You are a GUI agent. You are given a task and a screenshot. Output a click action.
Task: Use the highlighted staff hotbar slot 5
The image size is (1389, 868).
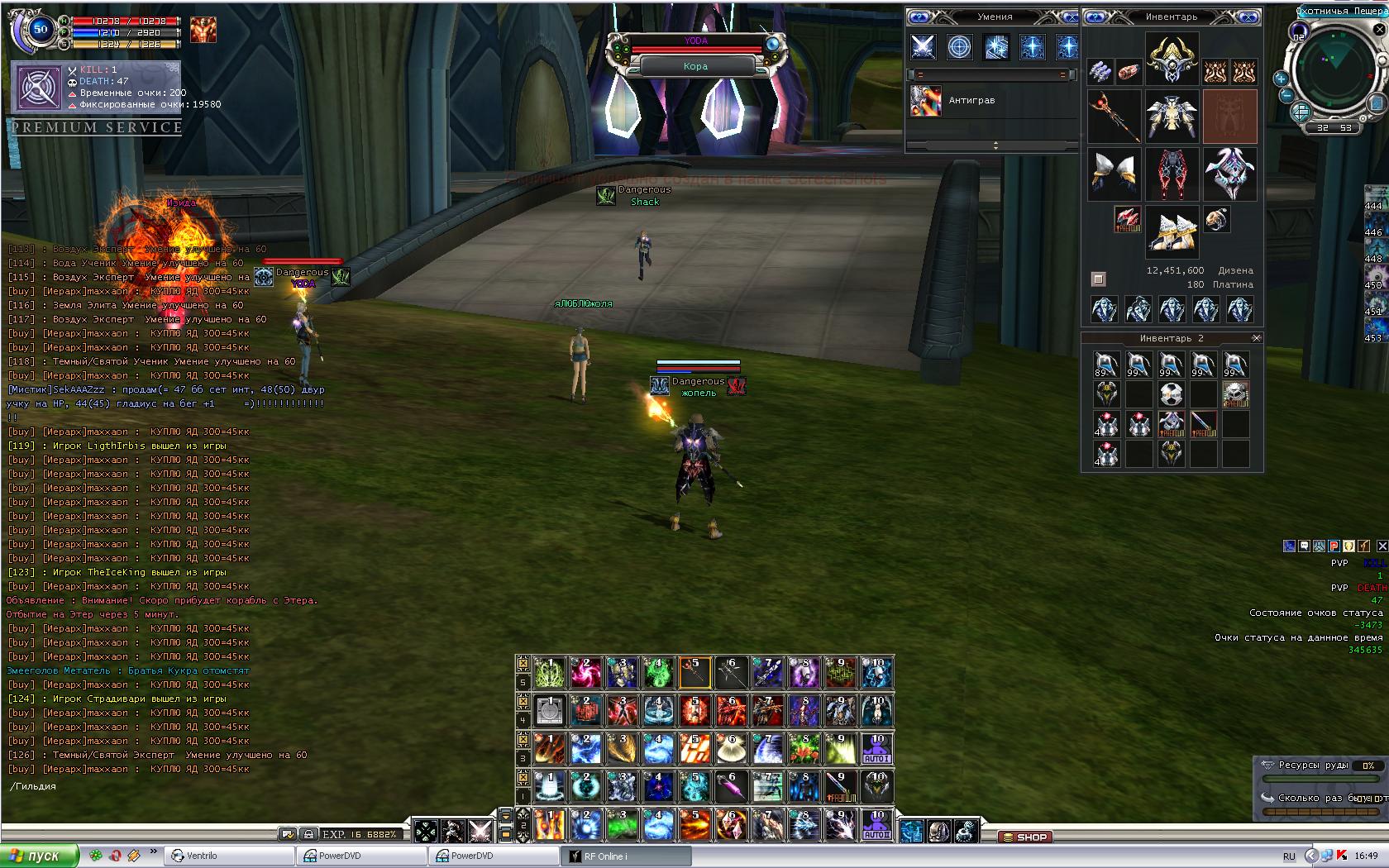click(x=694, y=673)
